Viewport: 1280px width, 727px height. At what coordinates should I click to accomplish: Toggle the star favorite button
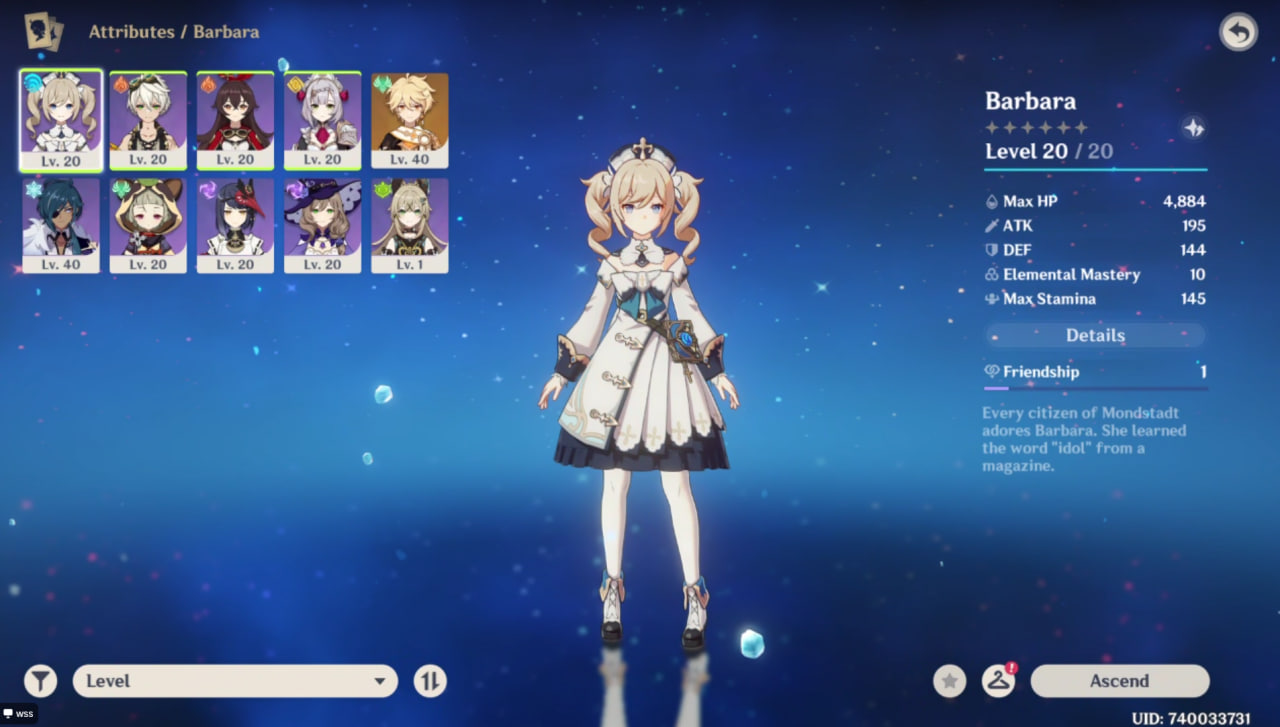click(x=949, y=681)
